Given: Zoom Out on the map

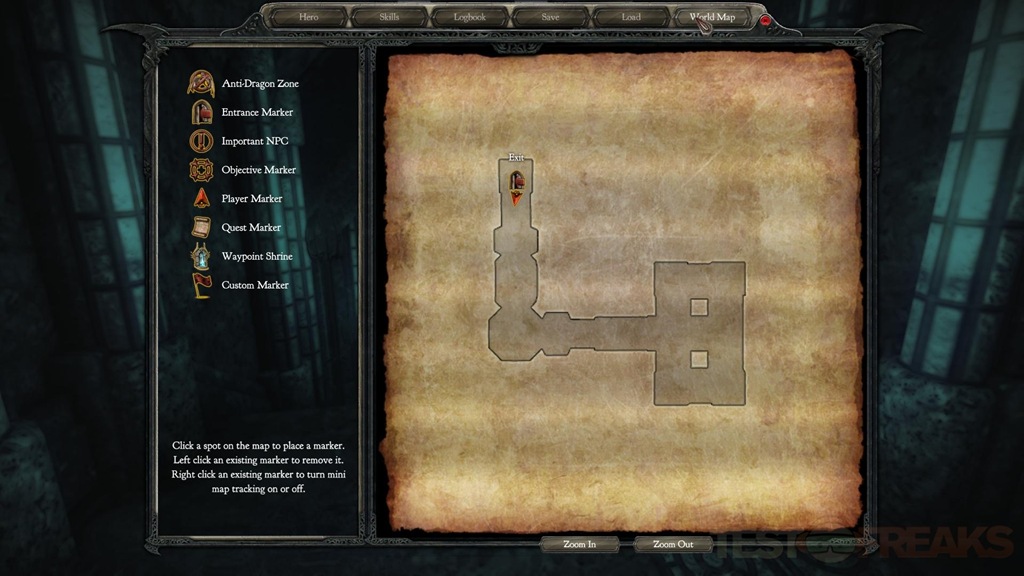Looking at the screenshot, I should click(x=673, y=545).
